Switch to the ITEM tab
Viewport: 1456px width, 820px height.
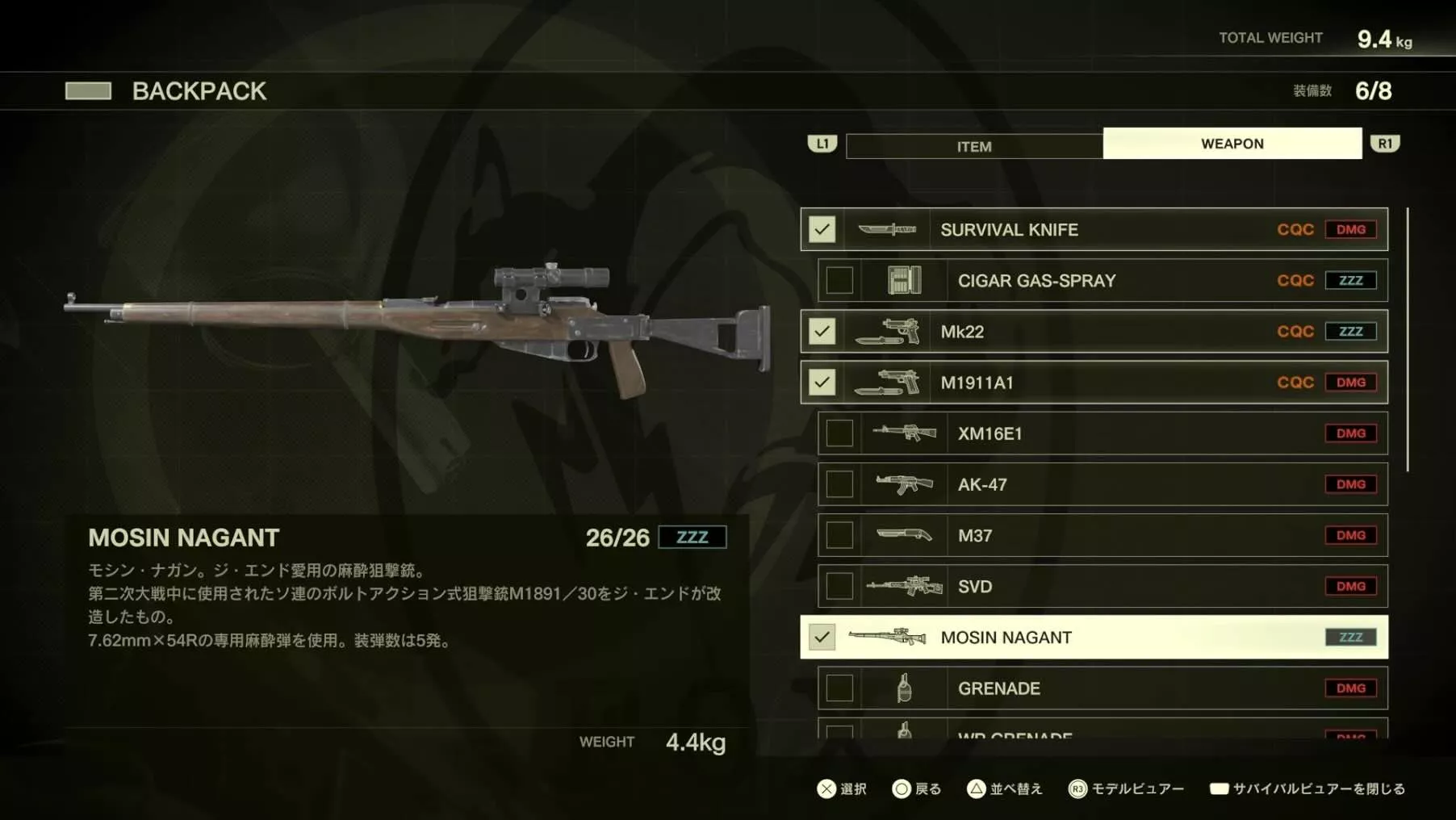[x=974, y=146]
